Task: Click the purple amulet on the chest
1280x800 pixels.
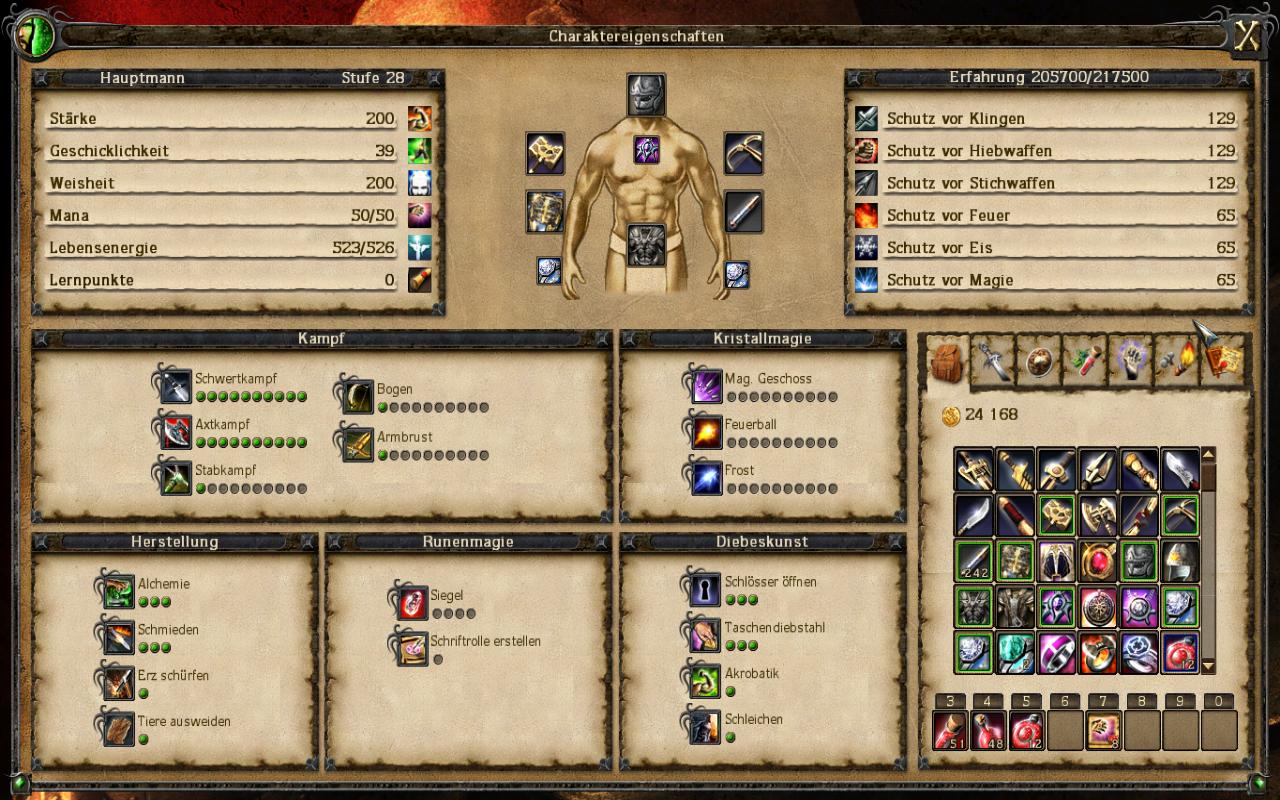Action: 646,150
